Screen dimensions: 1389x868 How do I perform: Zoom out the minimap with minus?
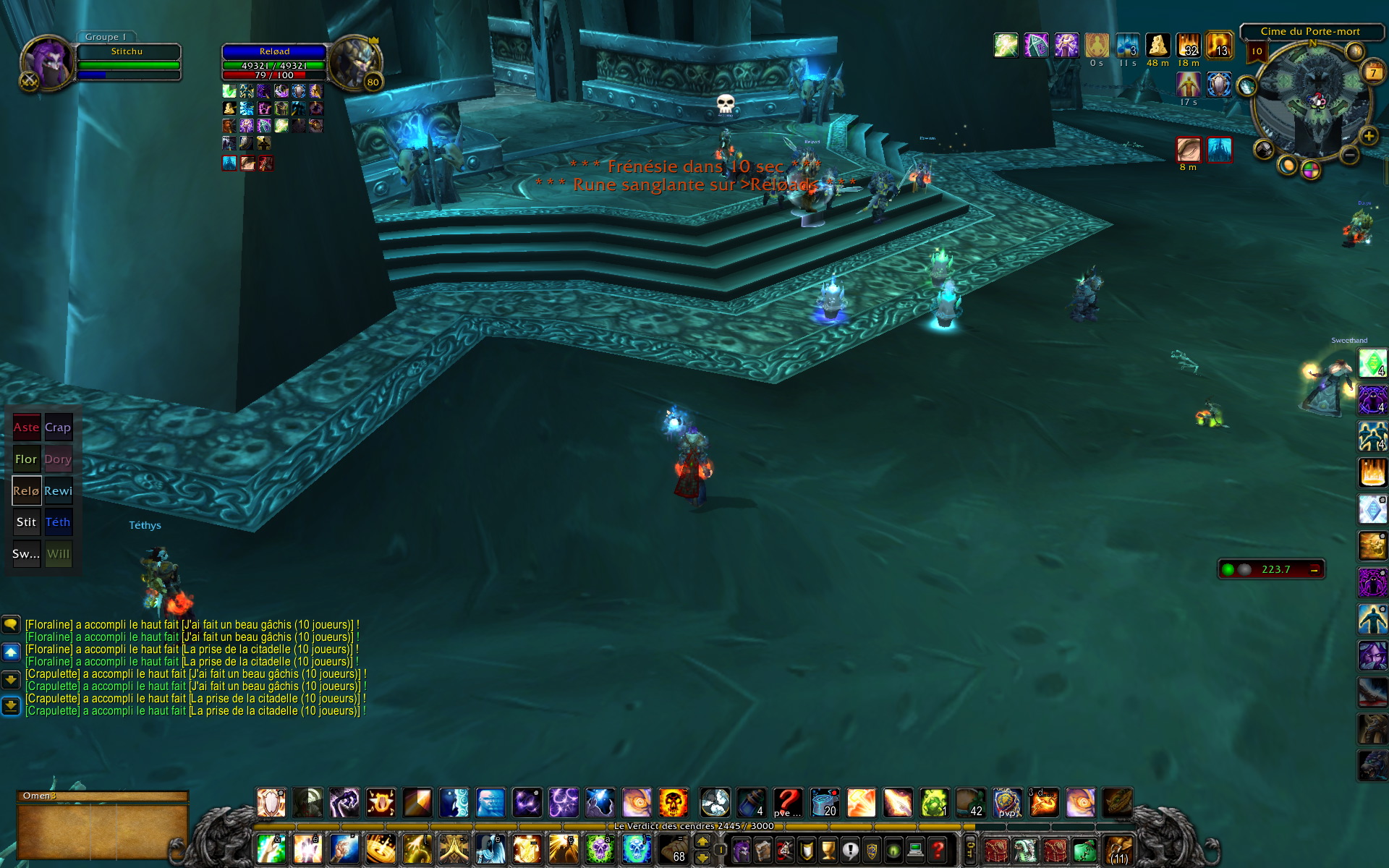point(1349,154)
